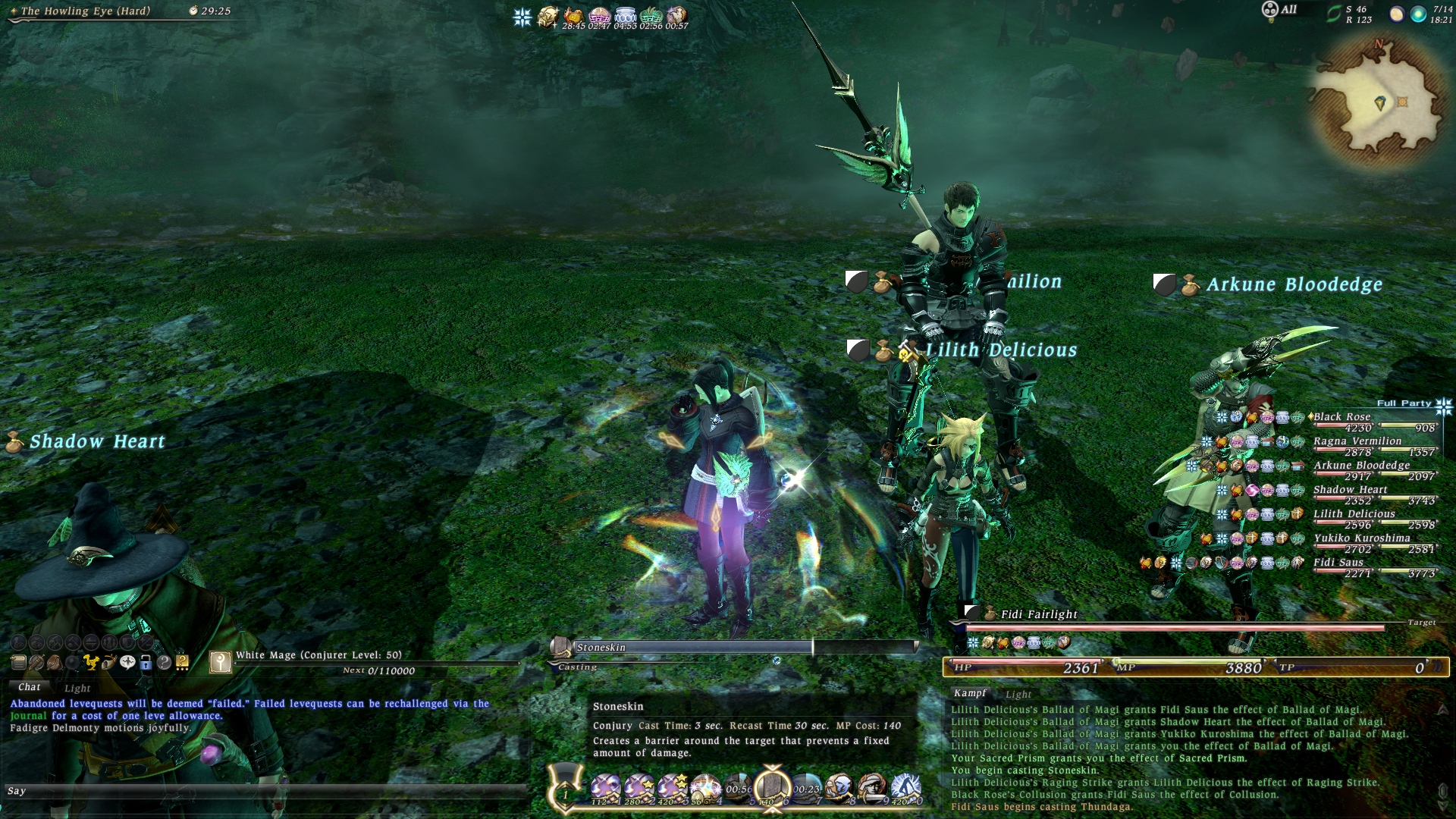Open The Howling Eye (Hard) duty tracker
The width and height of the screenshot is (1456, 819).
click(x=85, y=11)
